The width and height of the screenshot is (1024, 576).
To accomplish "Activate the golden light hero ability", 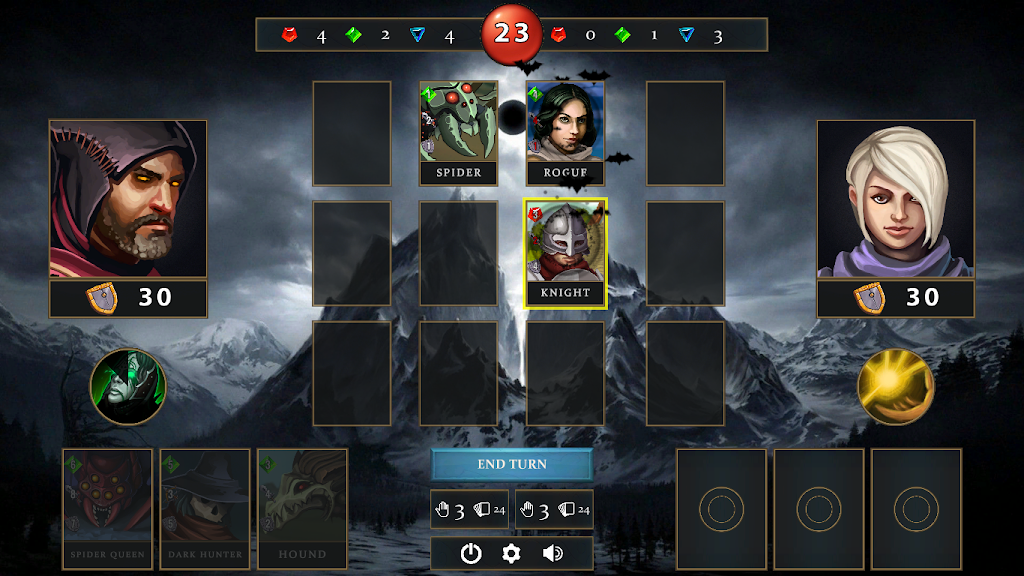I will click(x=895, y=387).
